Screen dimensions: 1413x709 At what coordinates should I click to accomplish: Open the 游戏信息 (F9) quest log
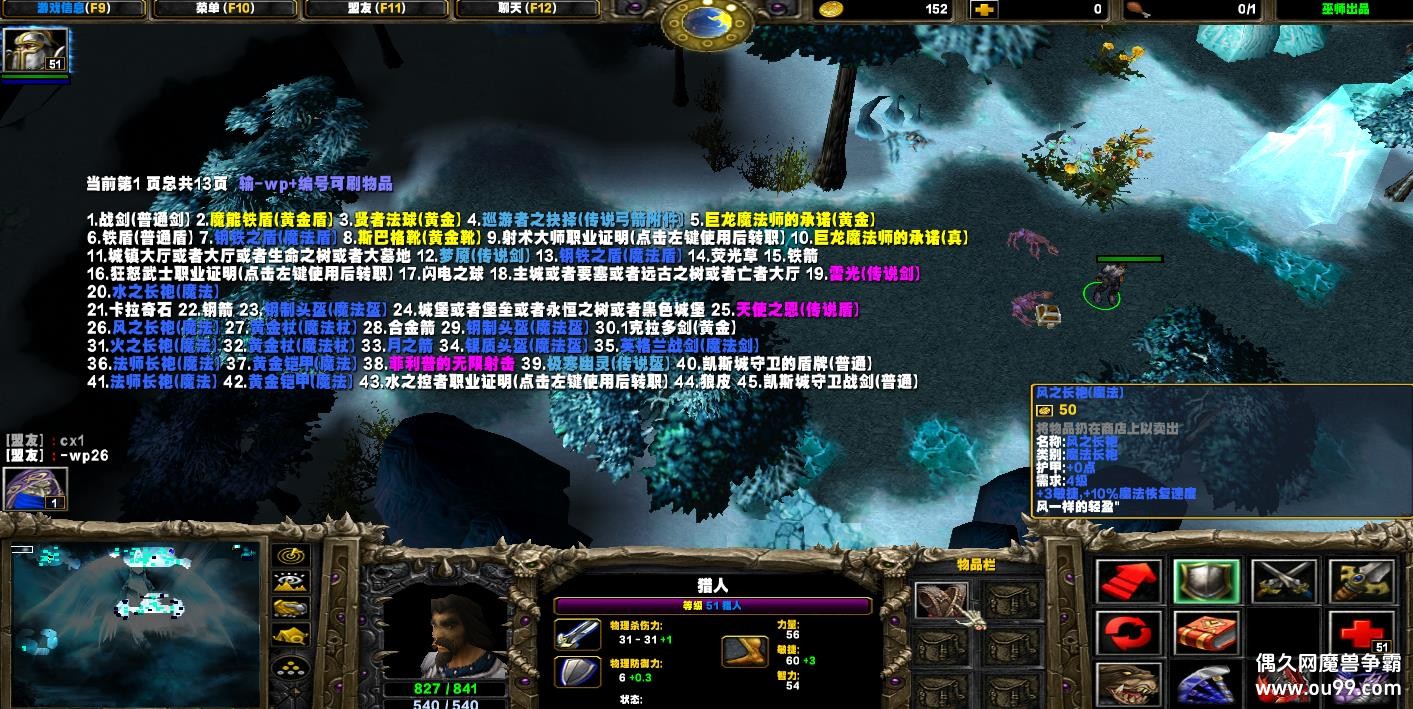click(74, 9)
